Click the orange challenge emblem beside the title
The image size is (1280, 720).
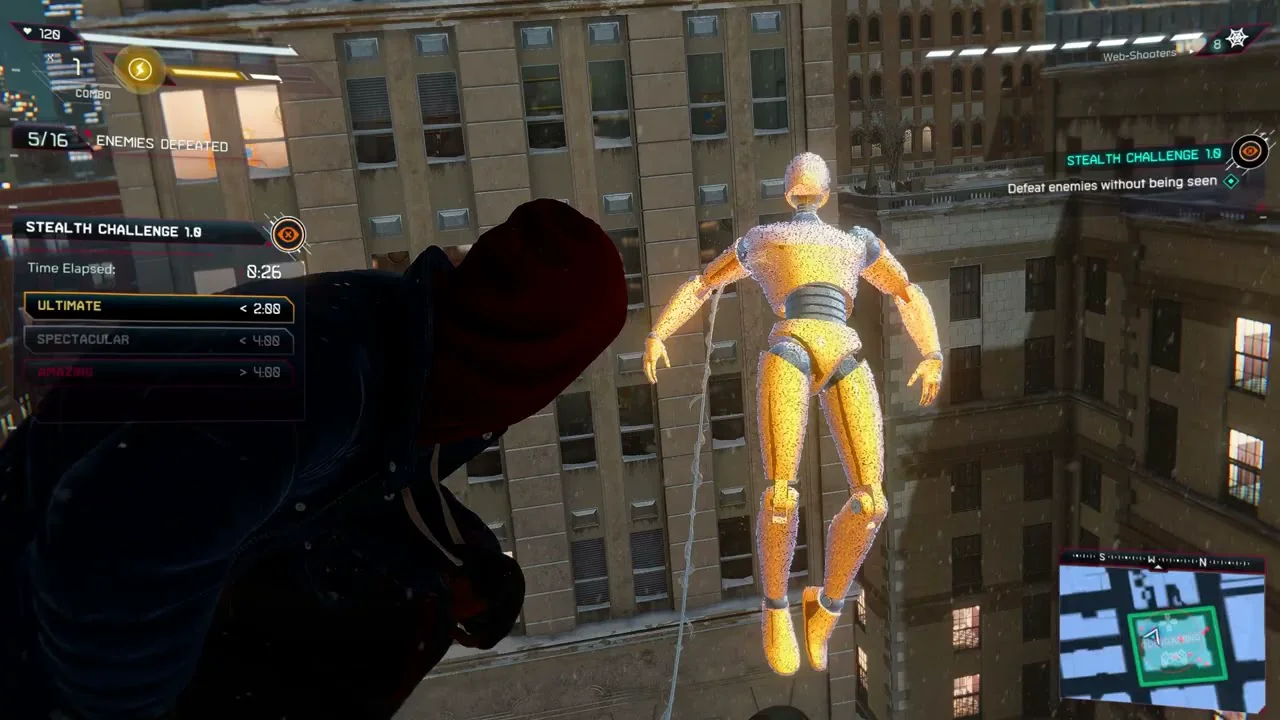click(288, 234)
